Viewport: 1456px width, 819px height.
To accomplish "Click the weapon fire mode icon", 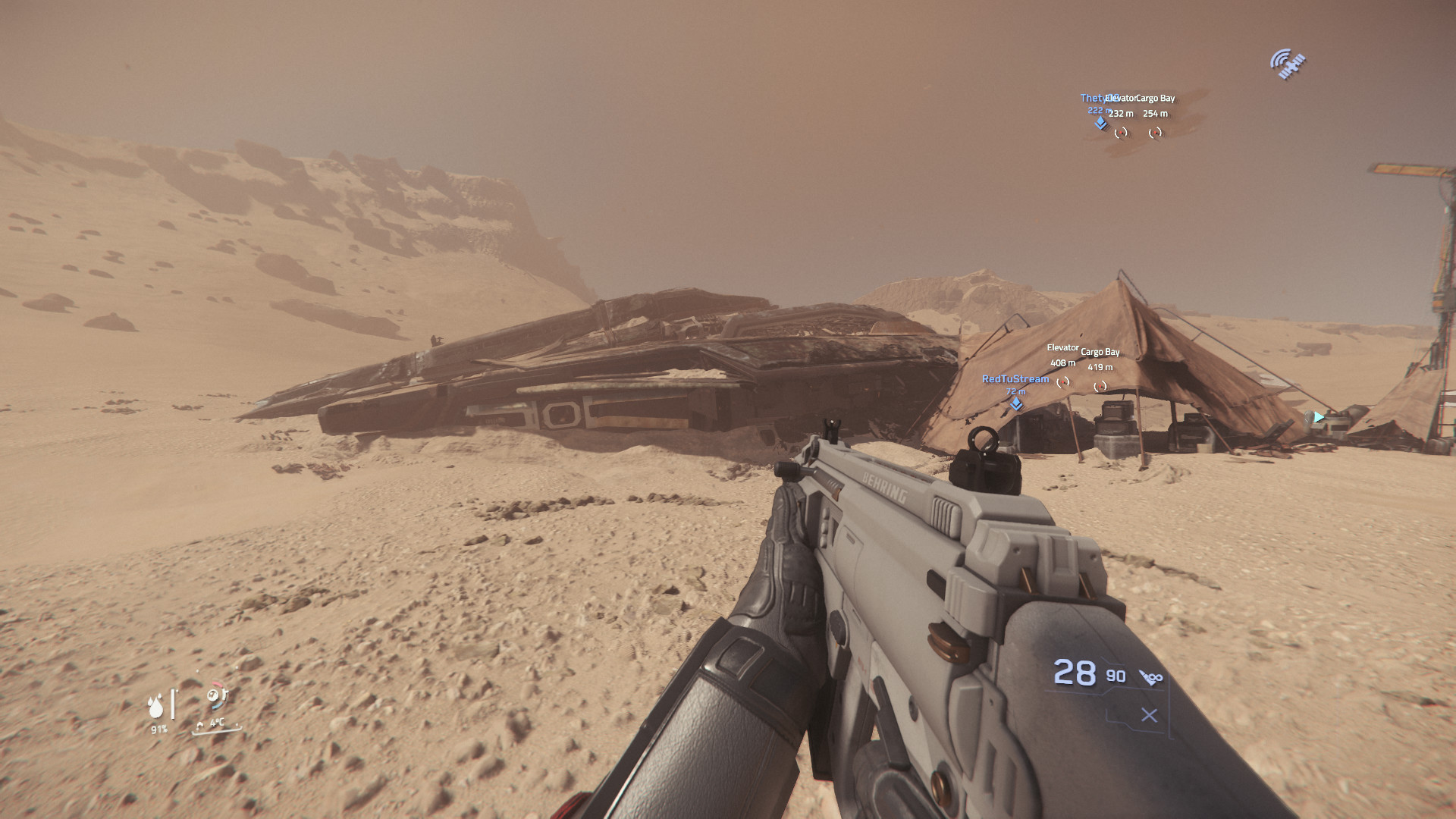I will 1151,677.
